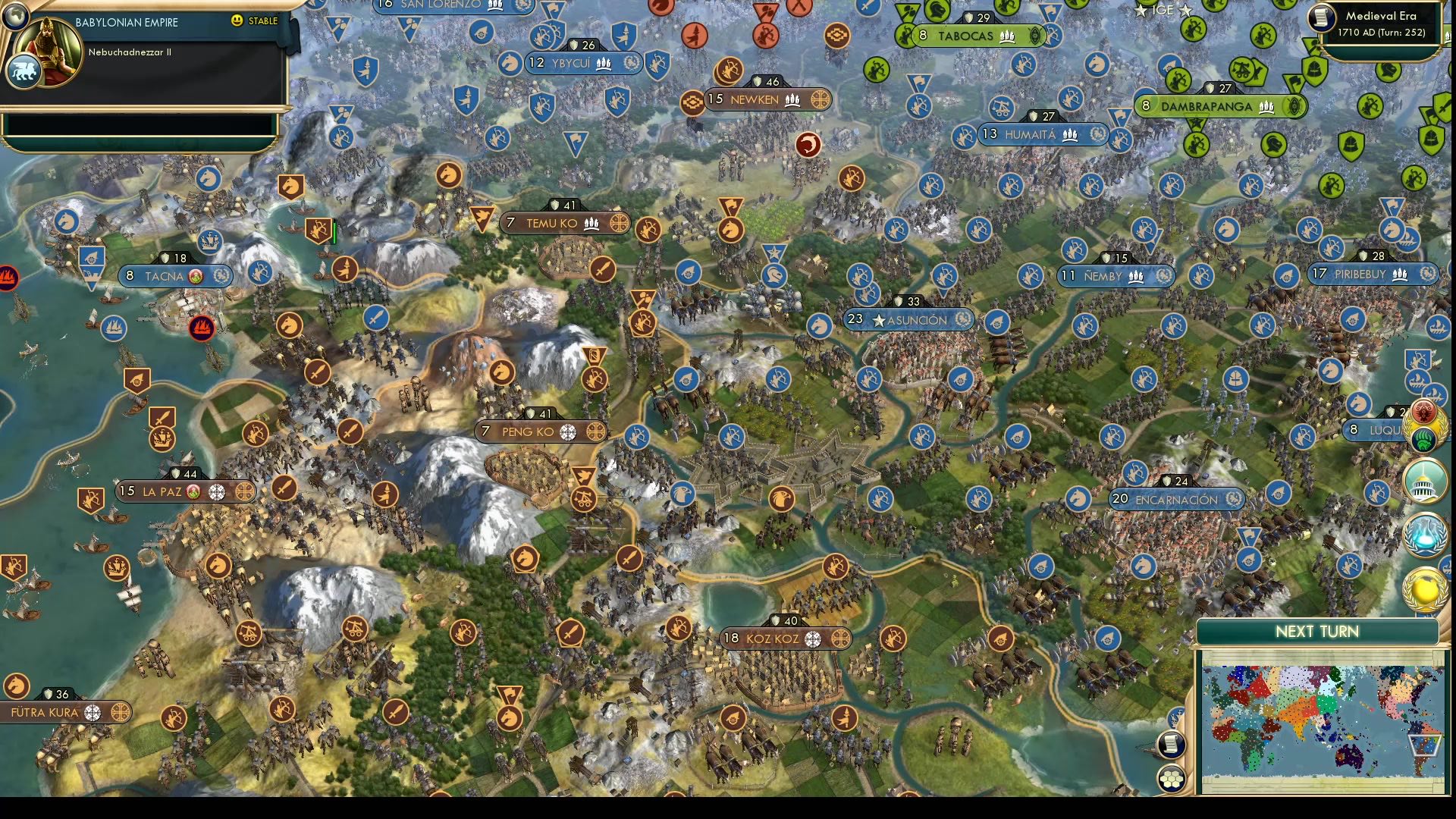The width and height of the screenshot is (1456, 819).
Task: Toggle Strategic View with the hex grid icon
Action: [x=1171, y=777]
